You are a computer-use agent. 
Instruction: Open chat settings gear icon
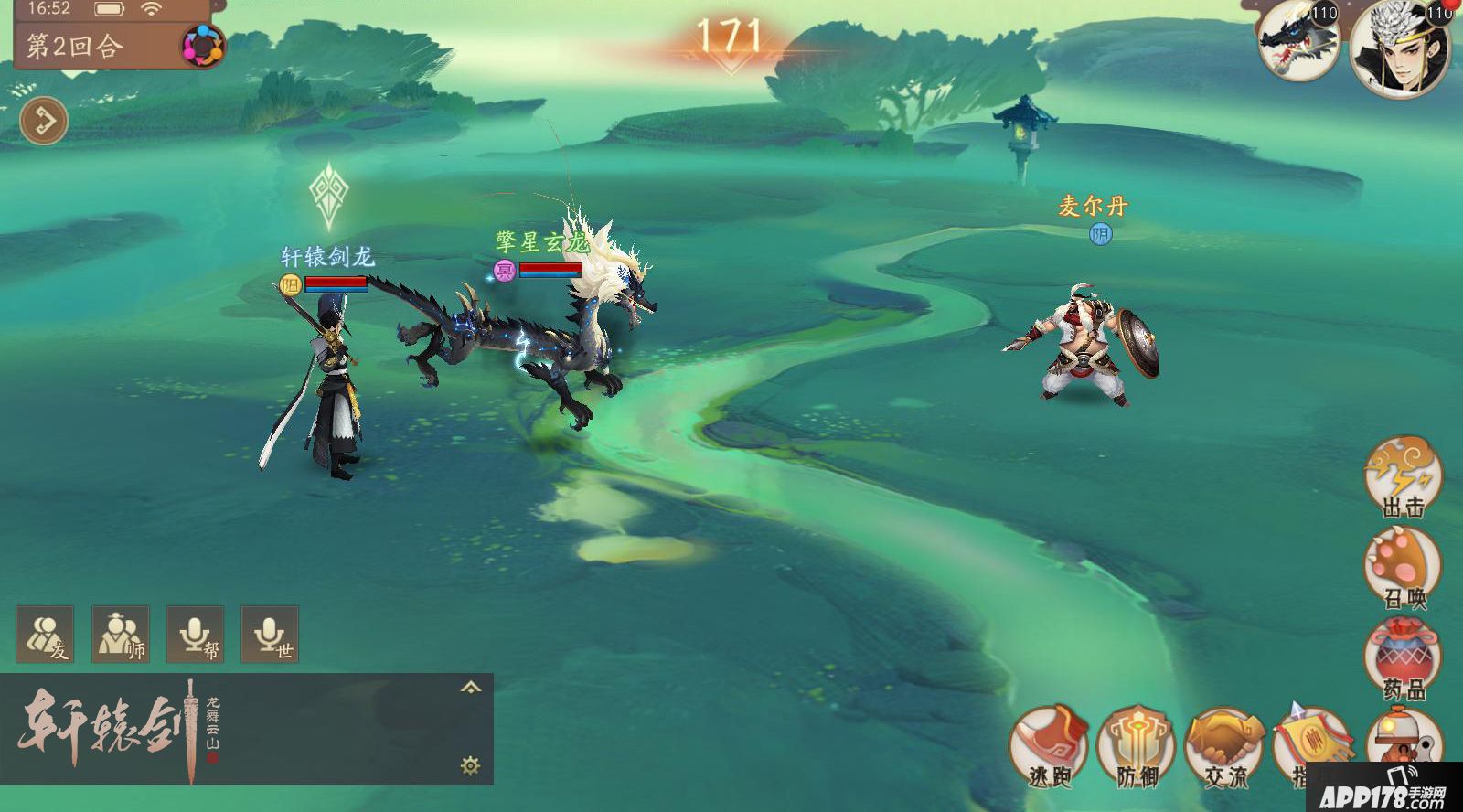tap(471, 765)
